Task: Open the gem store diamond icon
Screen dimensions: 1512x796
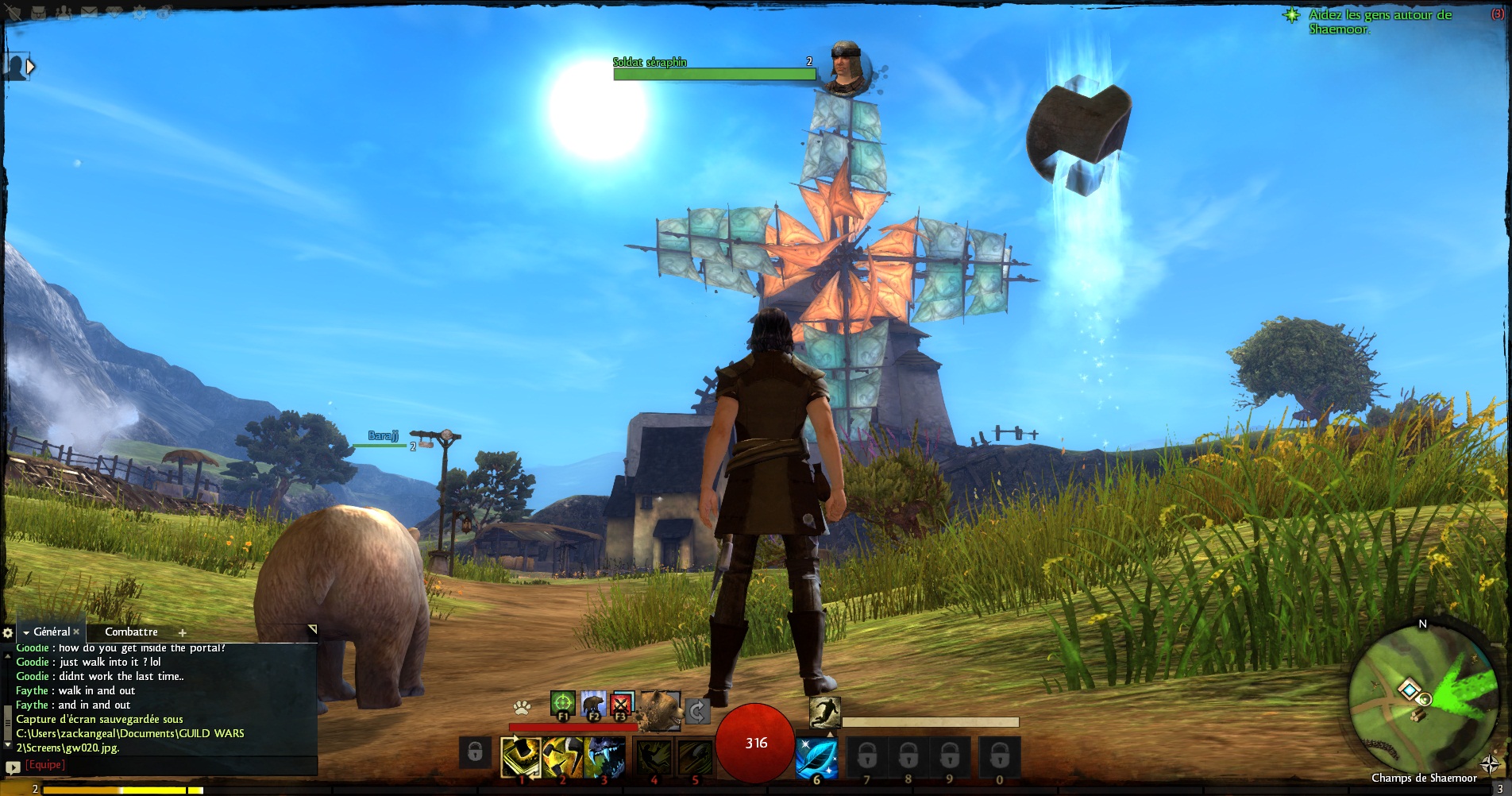Action: [x=114, y=13]
